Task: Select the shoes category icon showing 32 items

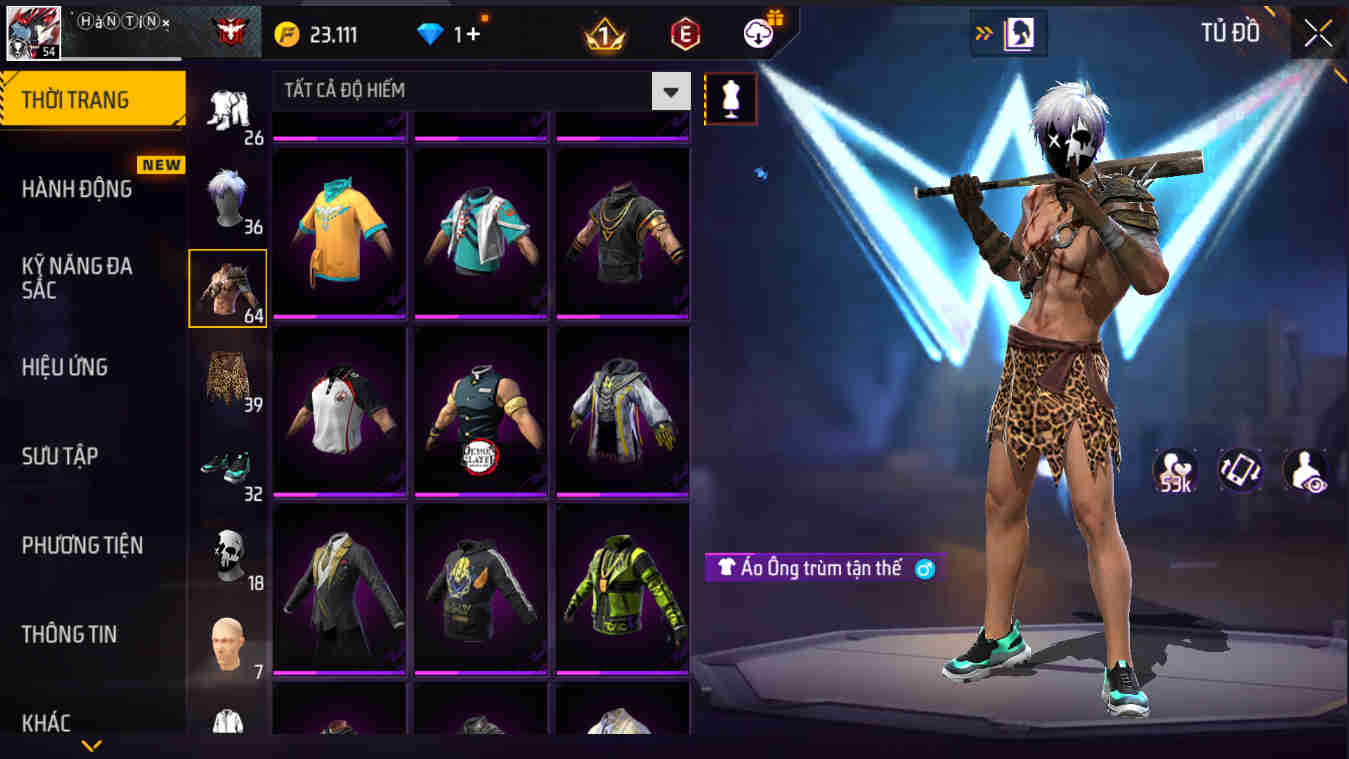Action: point(228,465)
